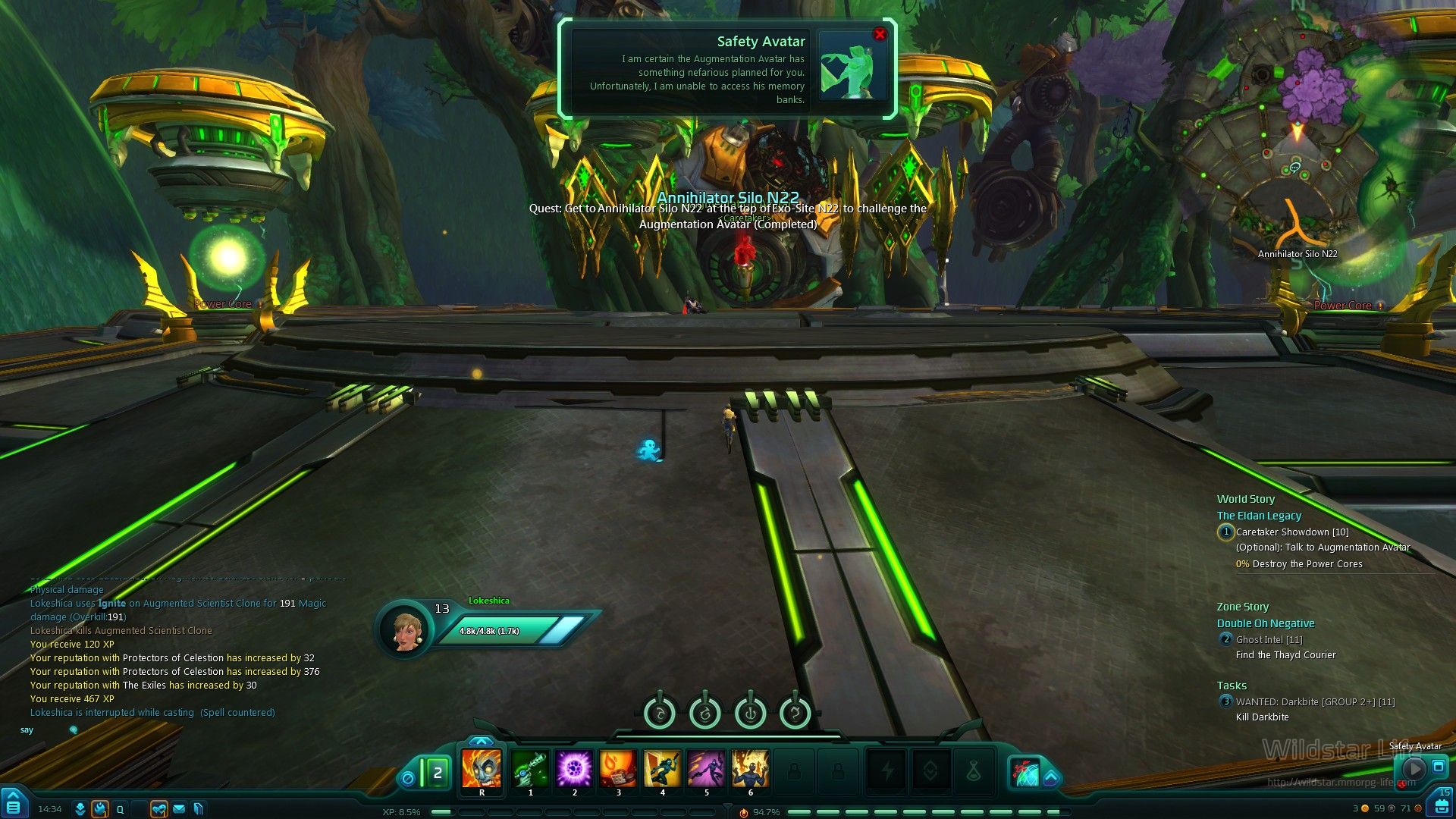Select the Lokeshica player portrait
The image size is (1456, 819).
point(406,629)
